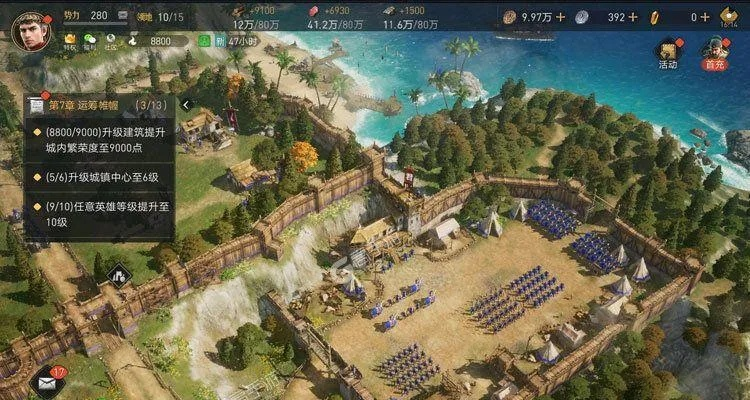Click the diamond building marker on the wall
750x400 pixels.
click(x=118, y=271)
